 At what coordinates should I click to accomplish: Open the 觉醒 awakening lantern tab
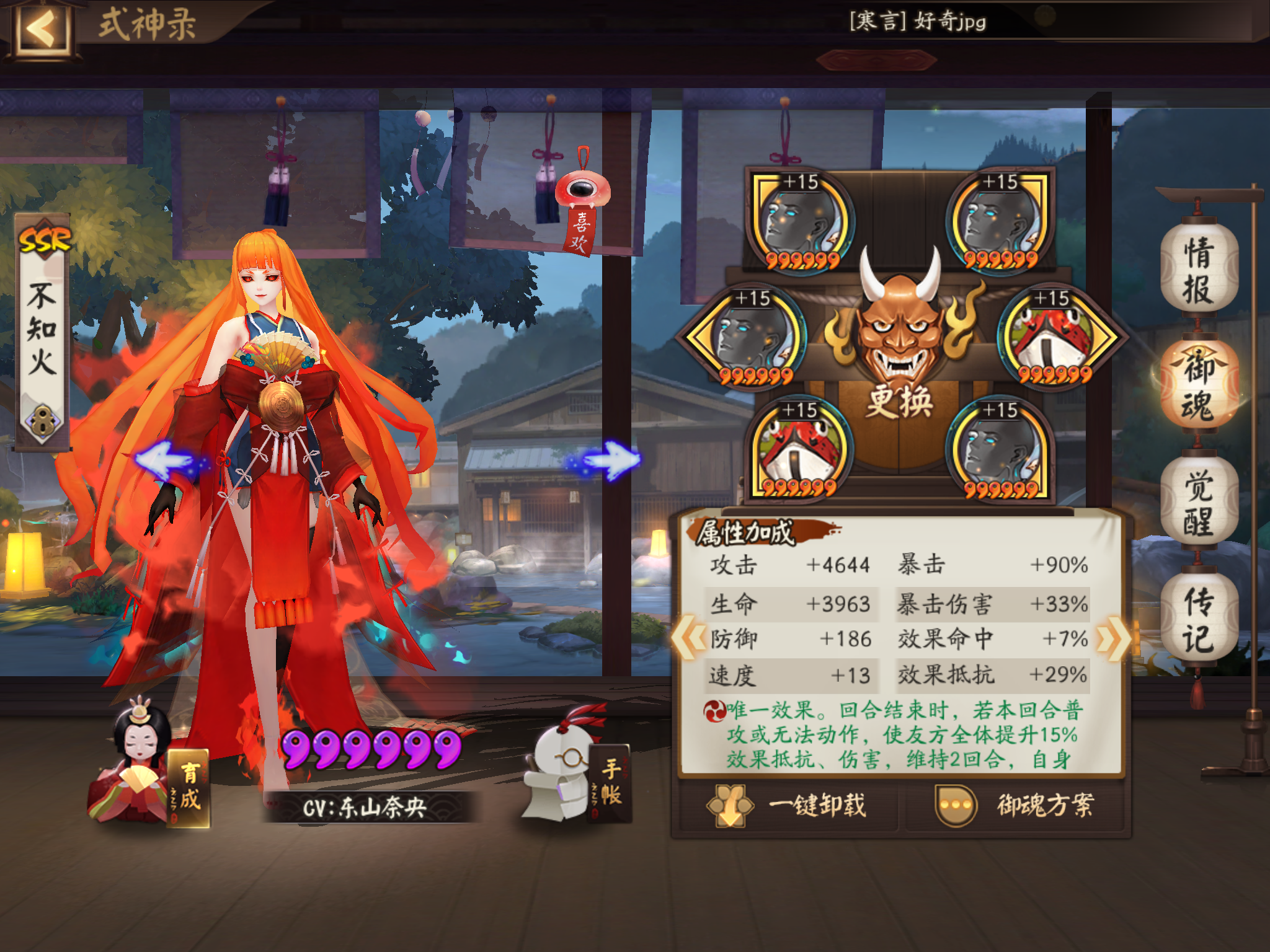point(1198,502)
